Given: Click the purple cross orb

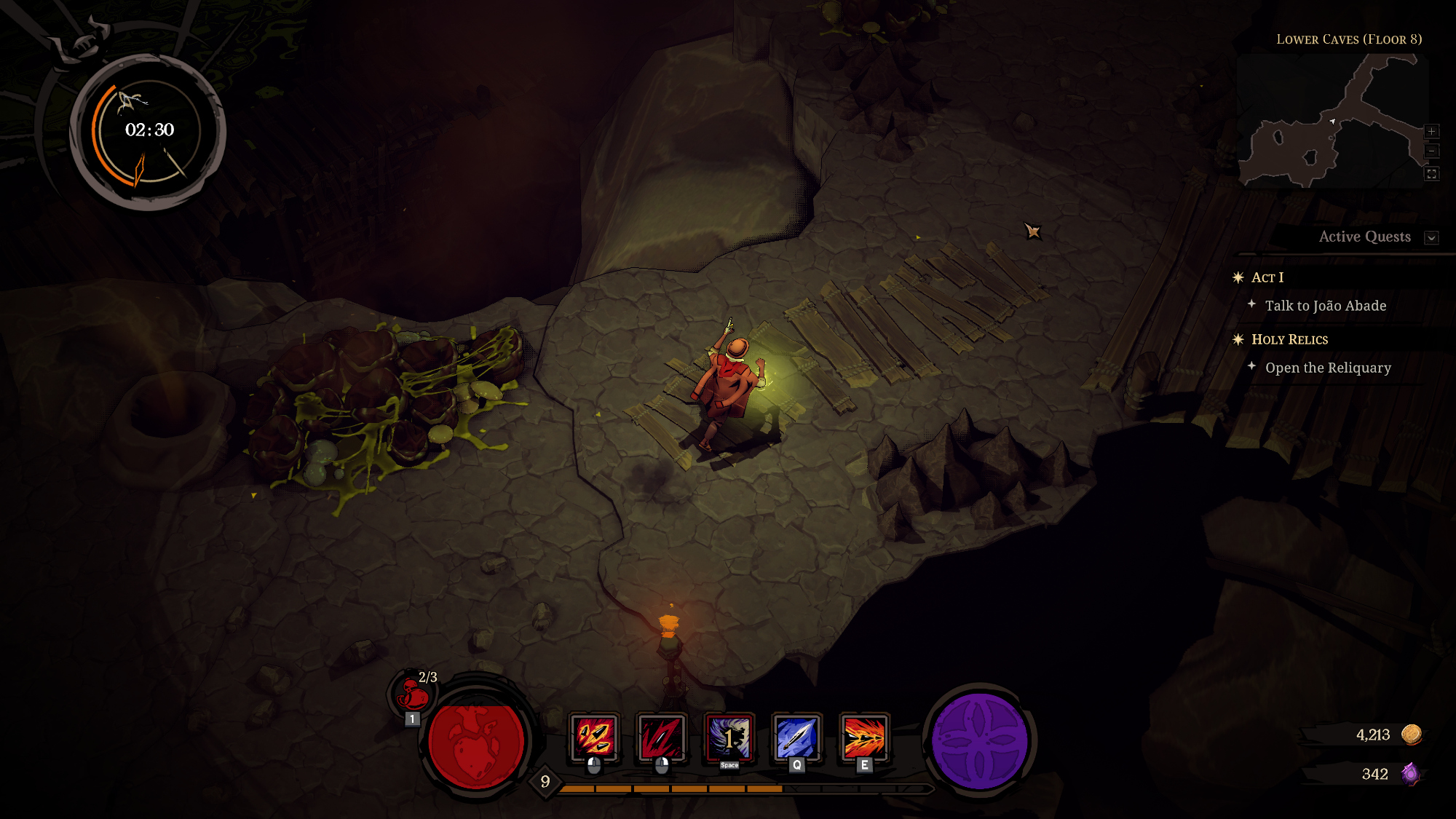Looking at the screenshot, I should coord(980,741).
